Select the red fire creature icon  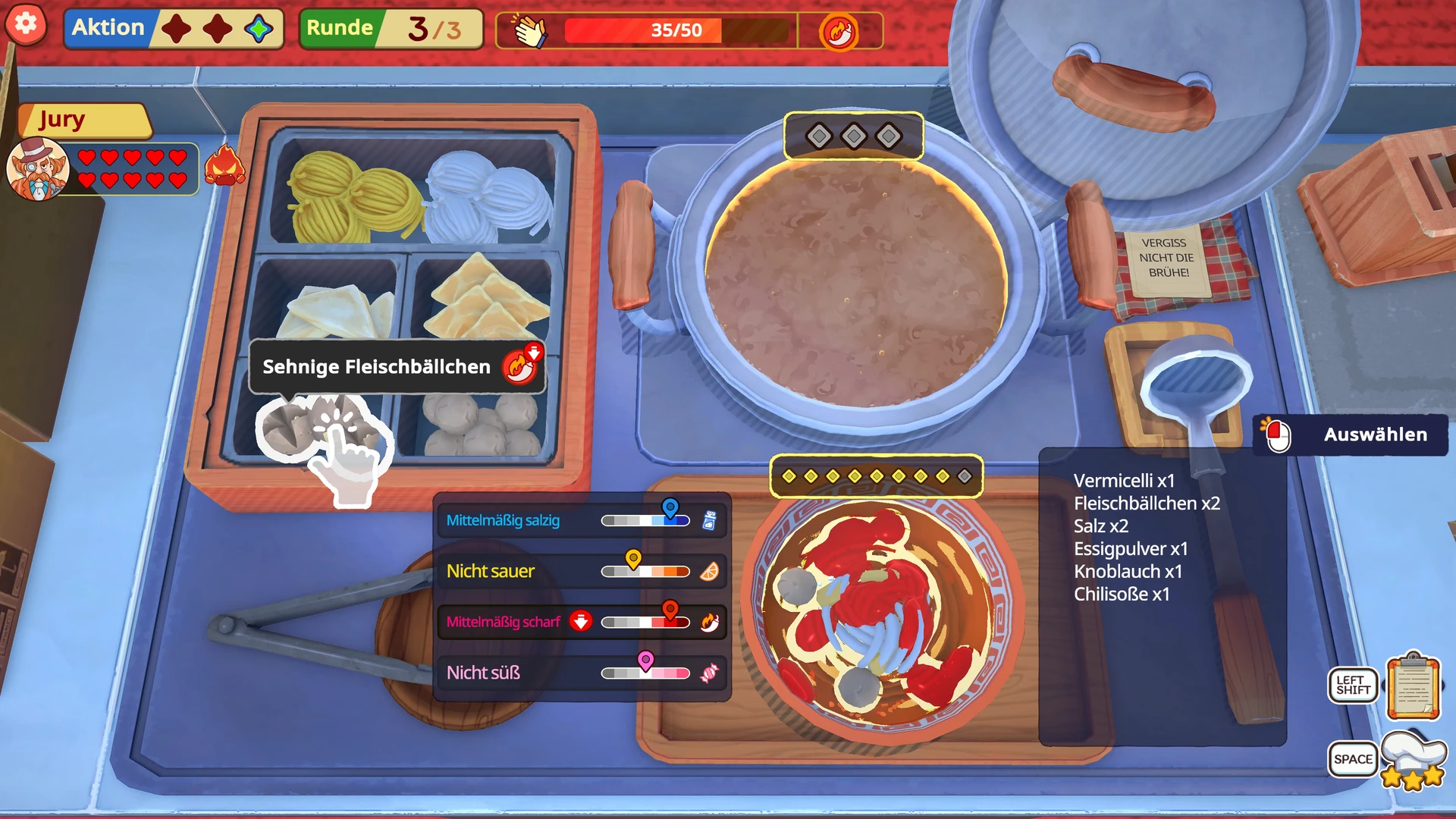[x=225, y=165]
